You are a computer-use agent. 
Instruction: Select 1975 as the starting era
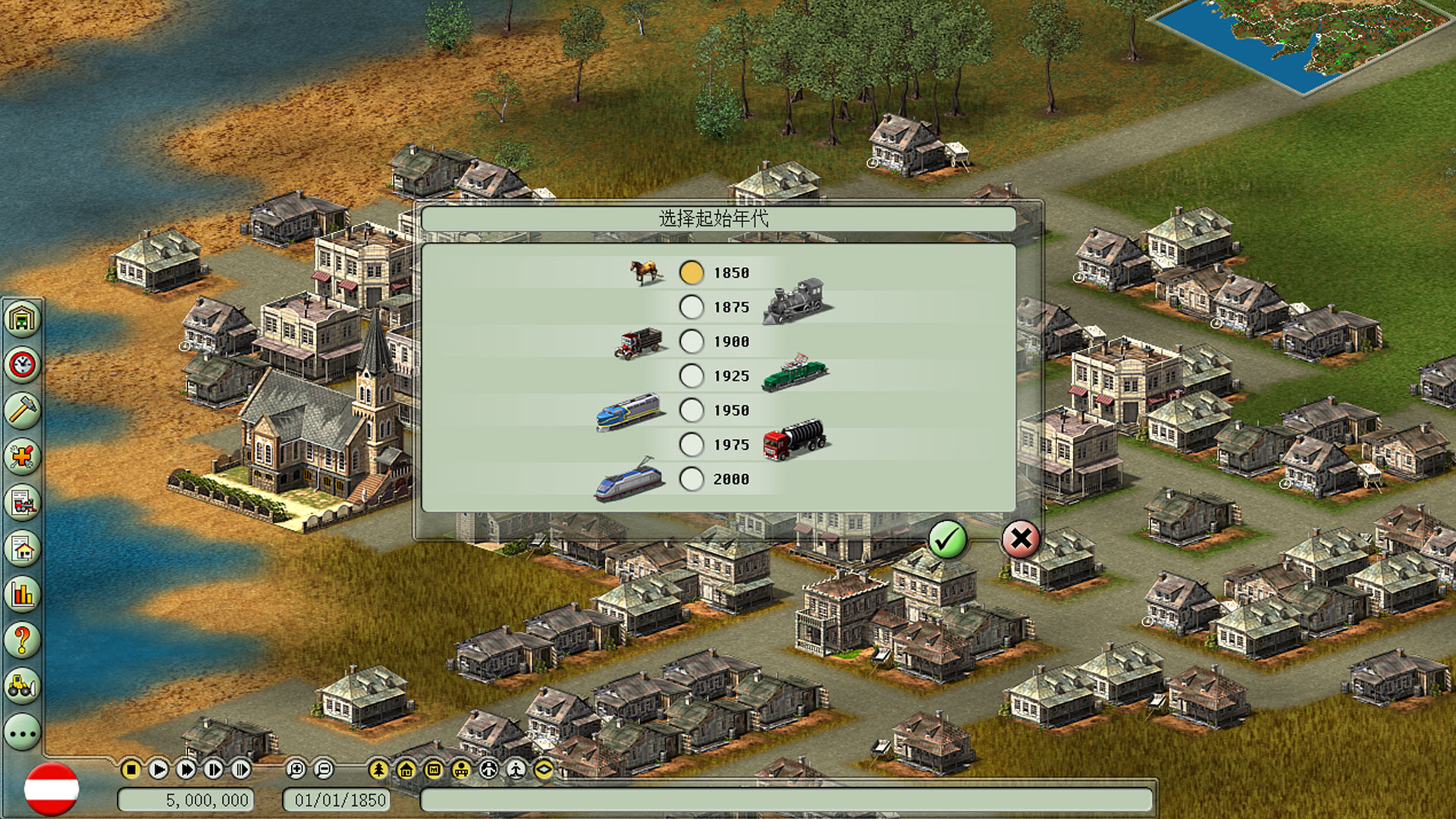692,444
